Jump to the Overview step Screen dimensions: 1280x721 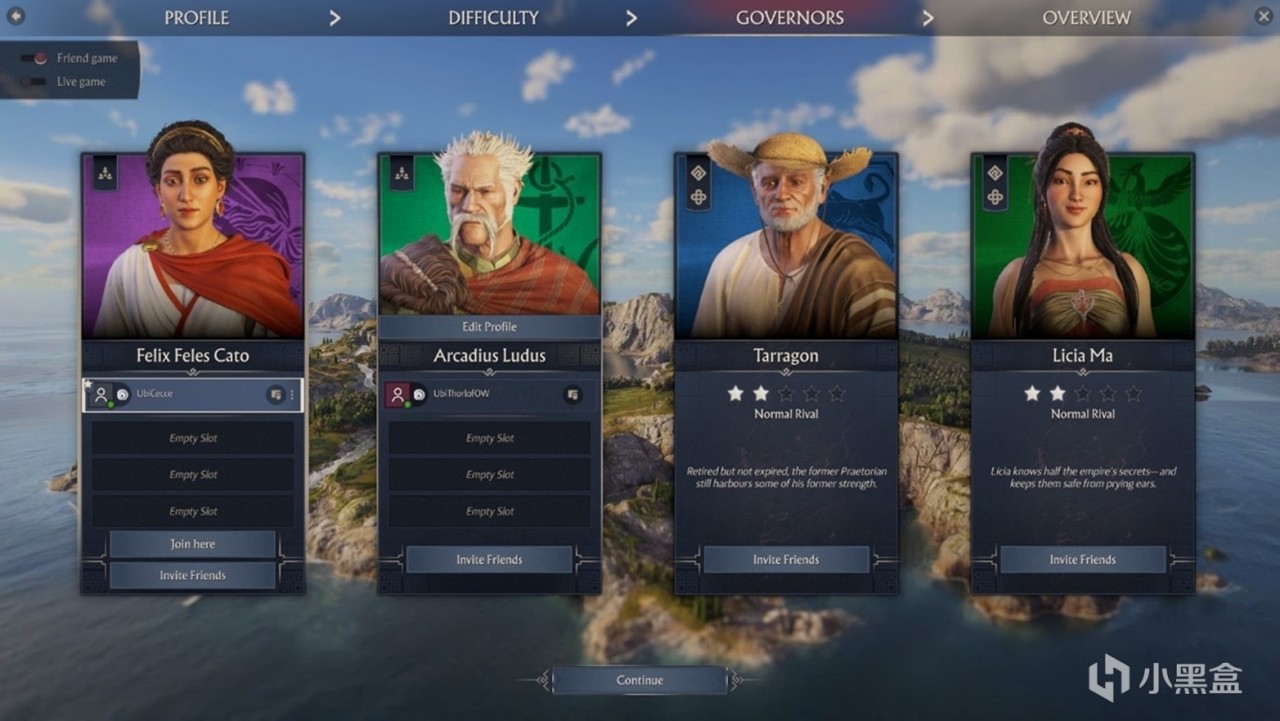[x=1086, y=18]
